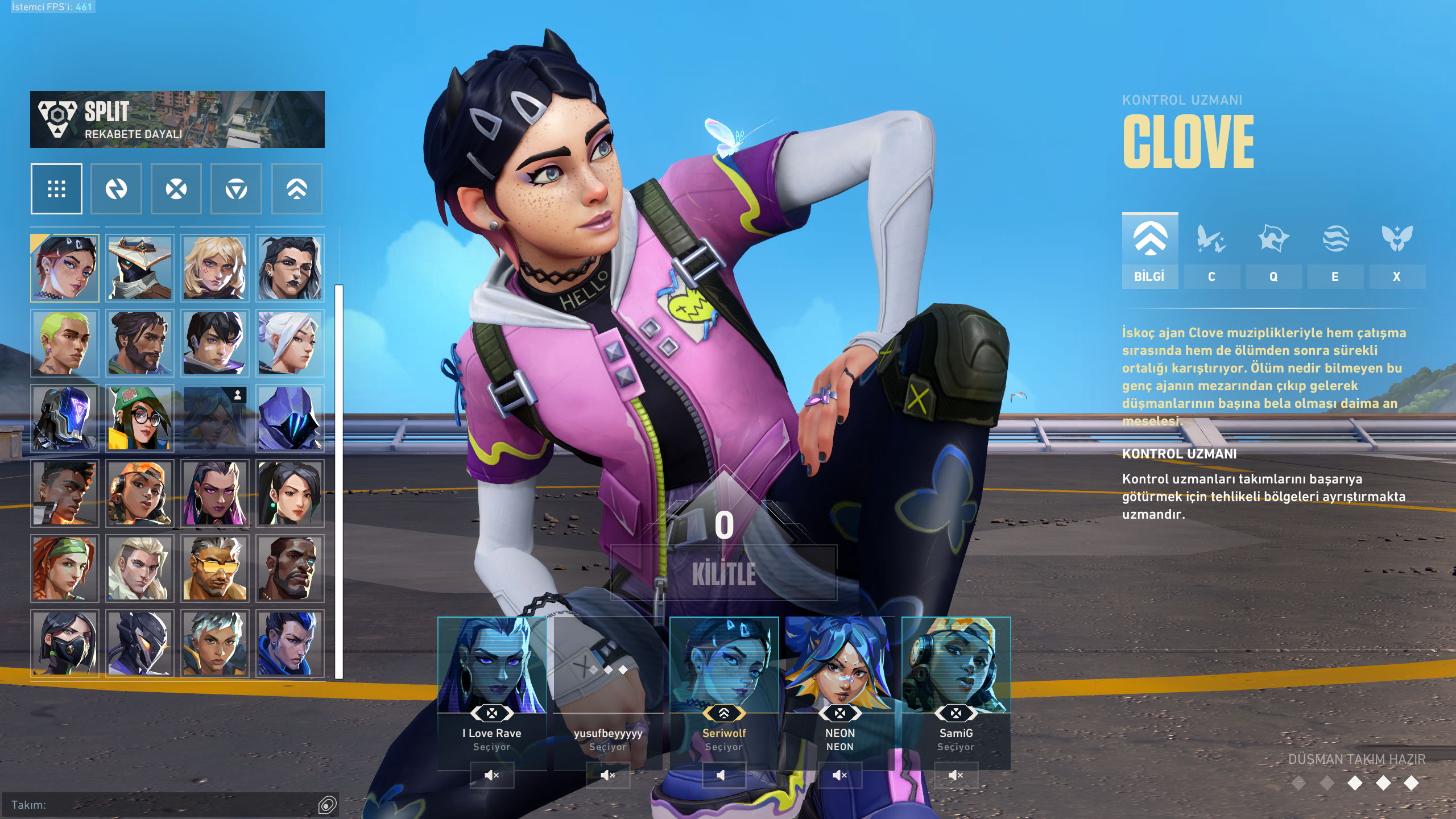Lock in agent with the KİLİTLE button
Viewport: 1456px width, 819px height.
pyautogui.click(x=723, y=573)
